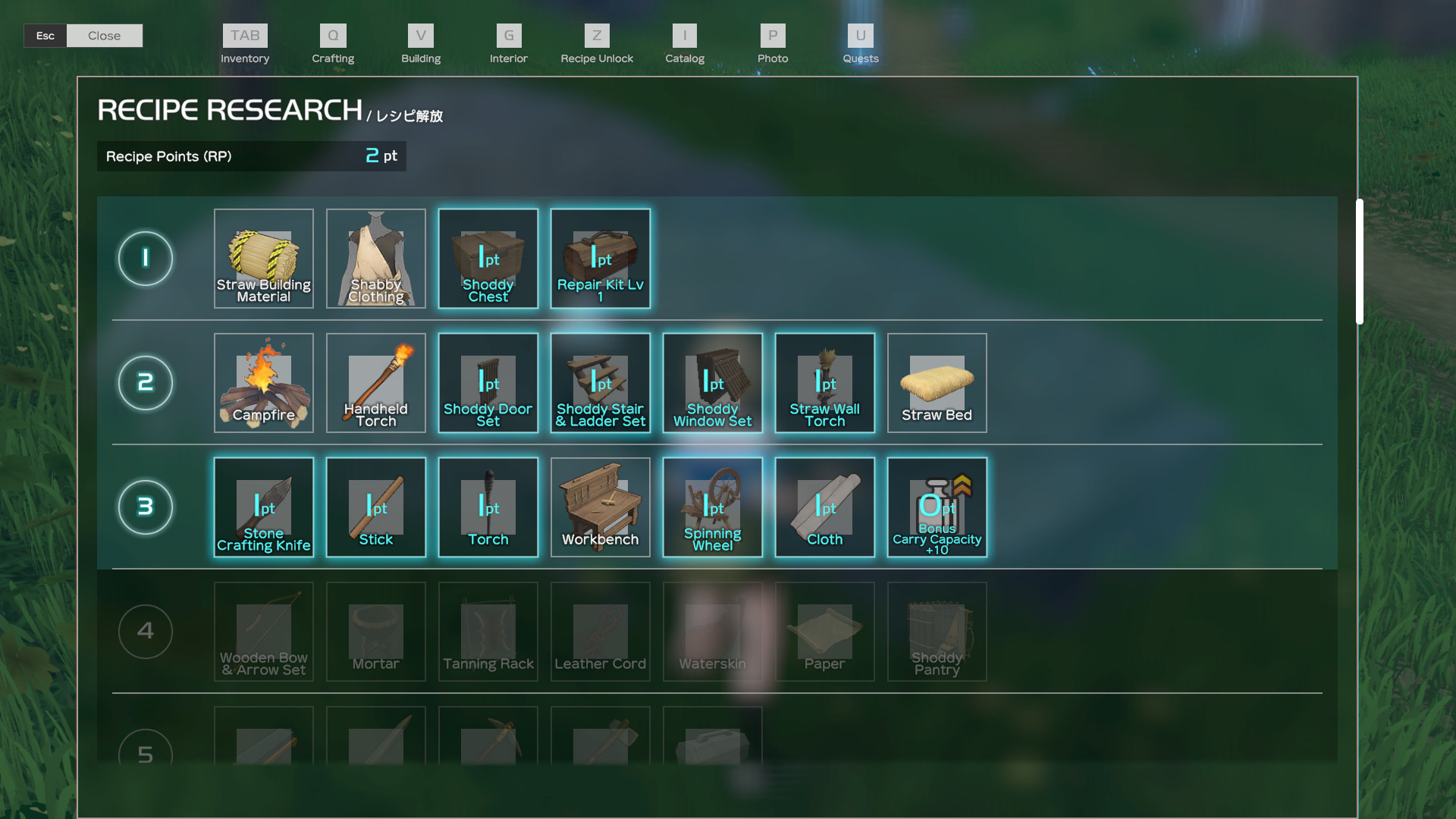Choose the Campfire recipe tile
The height and width of the screenshot is (819, 1456).
pyautogui.click(x=264, y=383)
